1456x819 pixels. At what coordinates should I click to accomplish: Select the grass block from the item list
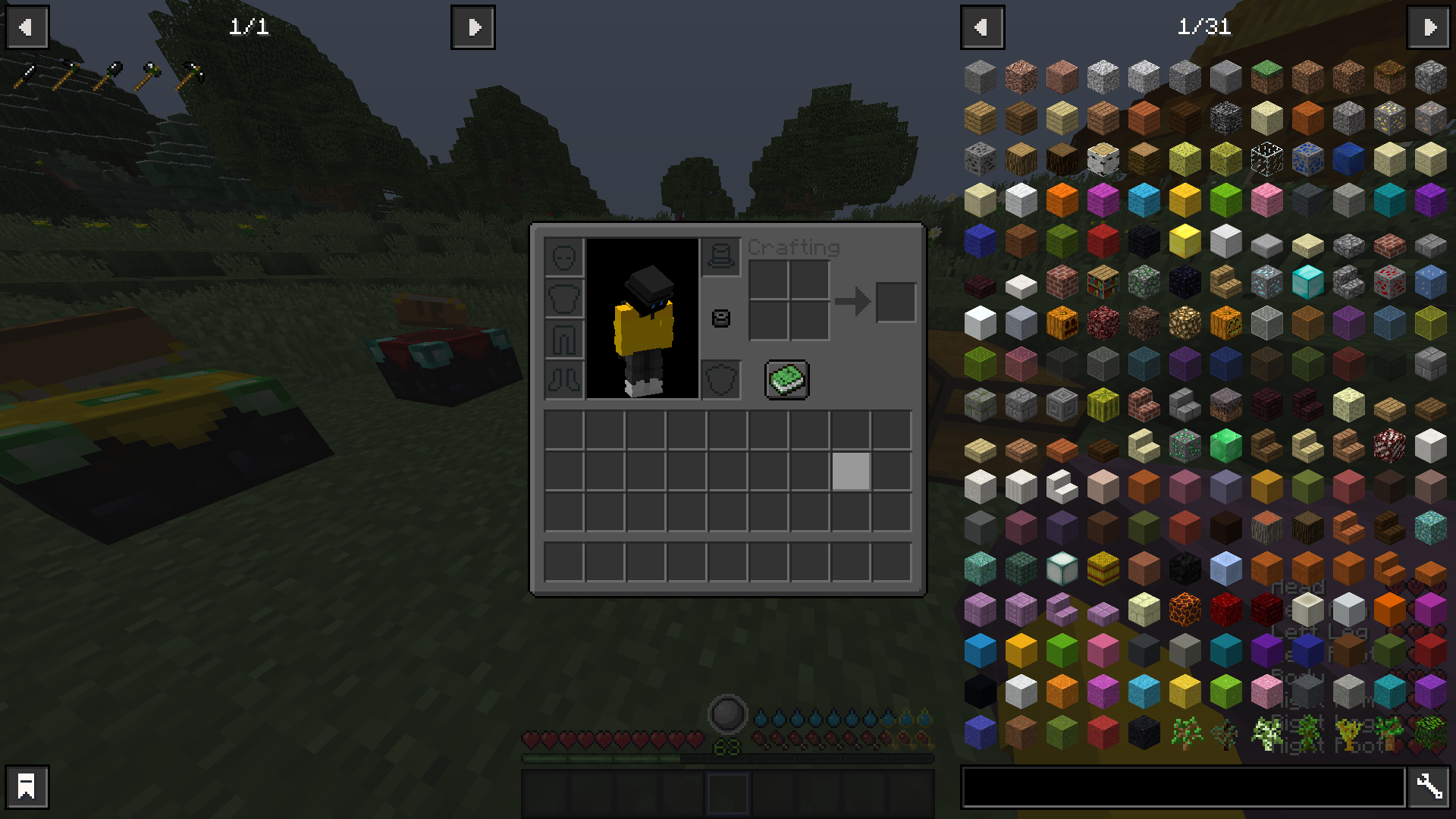[1267, 76]
